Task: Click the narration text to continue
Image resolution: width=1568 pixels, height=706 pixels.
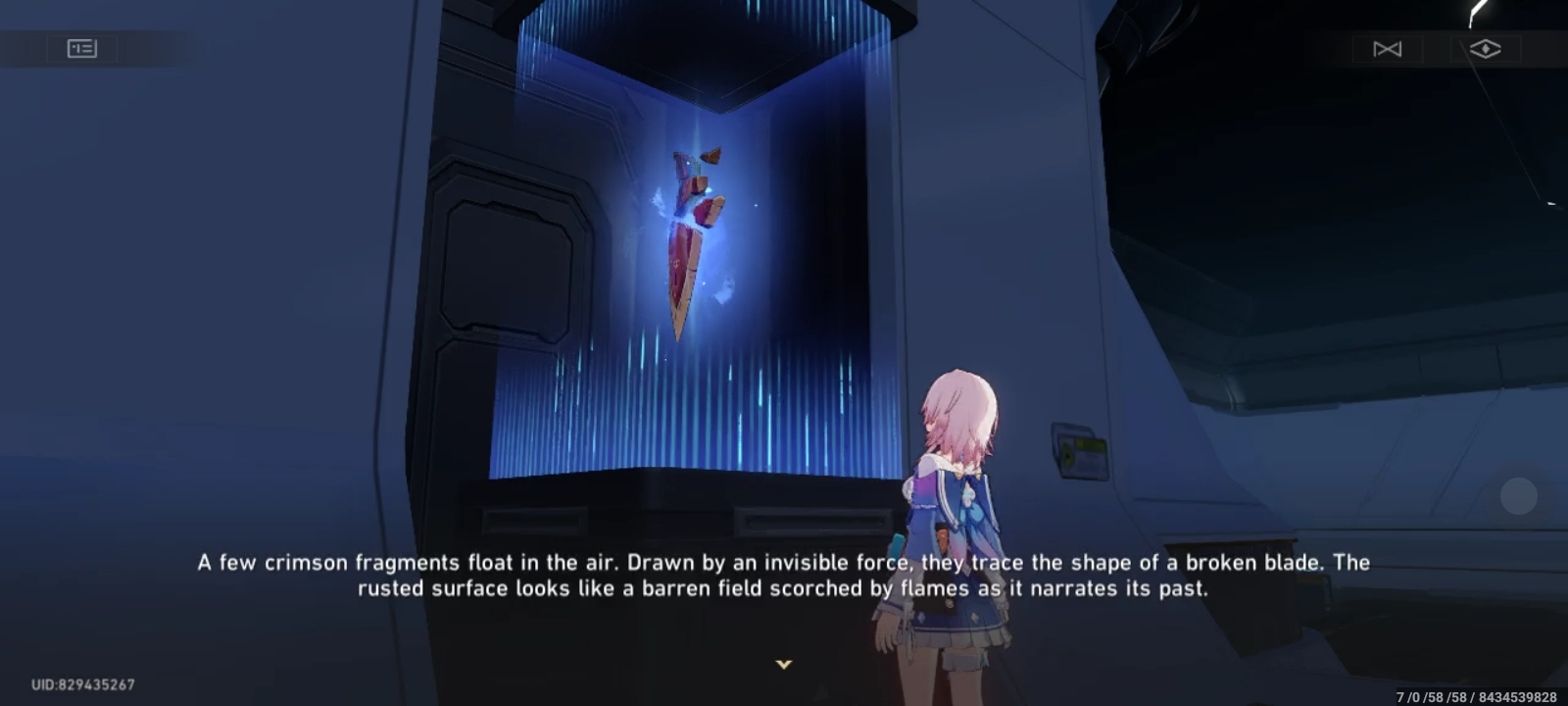Action: click(784, 577)
